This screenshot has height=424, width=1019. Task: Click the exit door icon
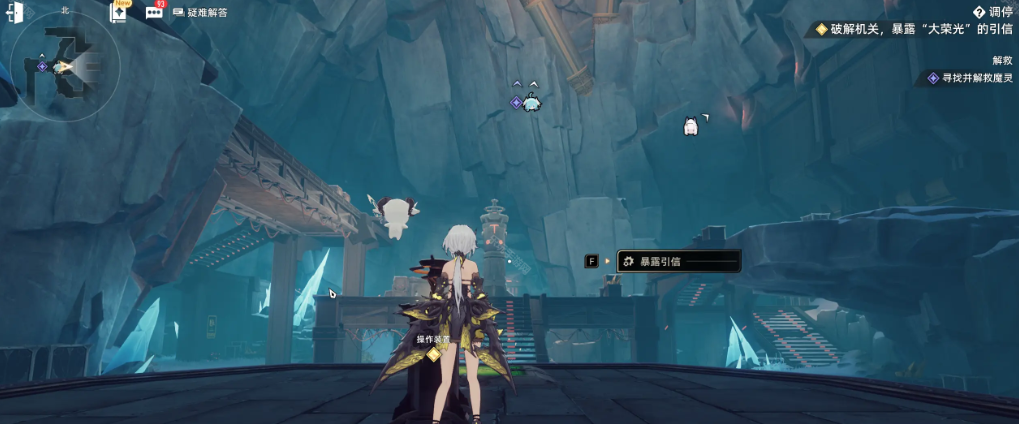pyautogui.click(x=15, y=13)
